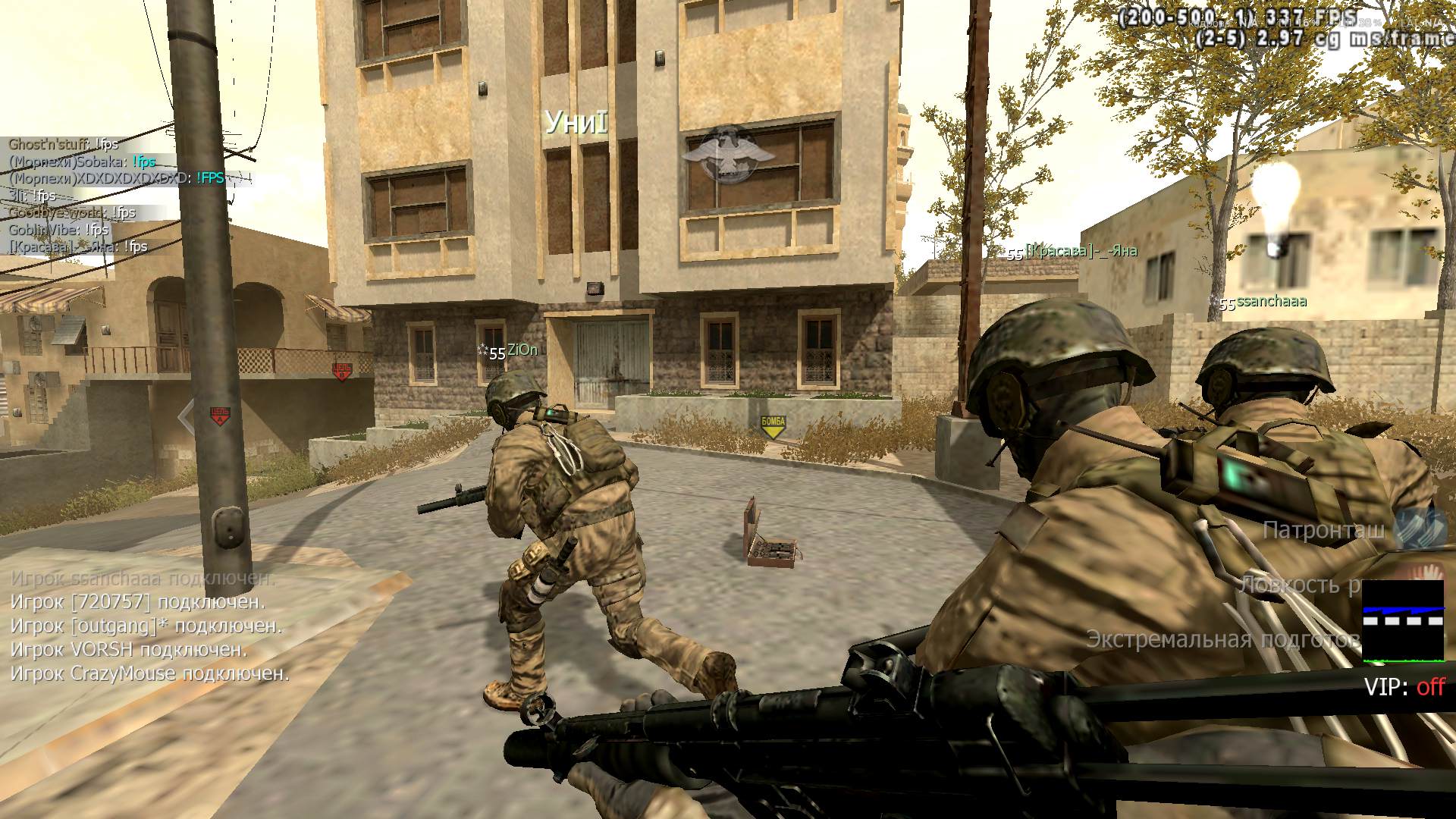Select the Патронташ perk icon
Screen dimensions: 1456x819
coord(1420,529)
